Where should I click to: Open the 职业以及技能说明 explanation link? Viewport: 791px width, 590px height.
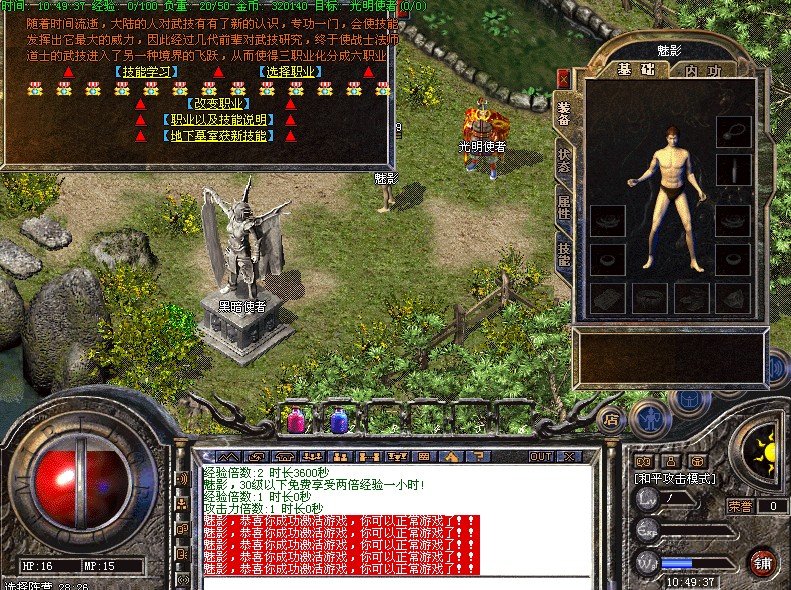[214, 120]
